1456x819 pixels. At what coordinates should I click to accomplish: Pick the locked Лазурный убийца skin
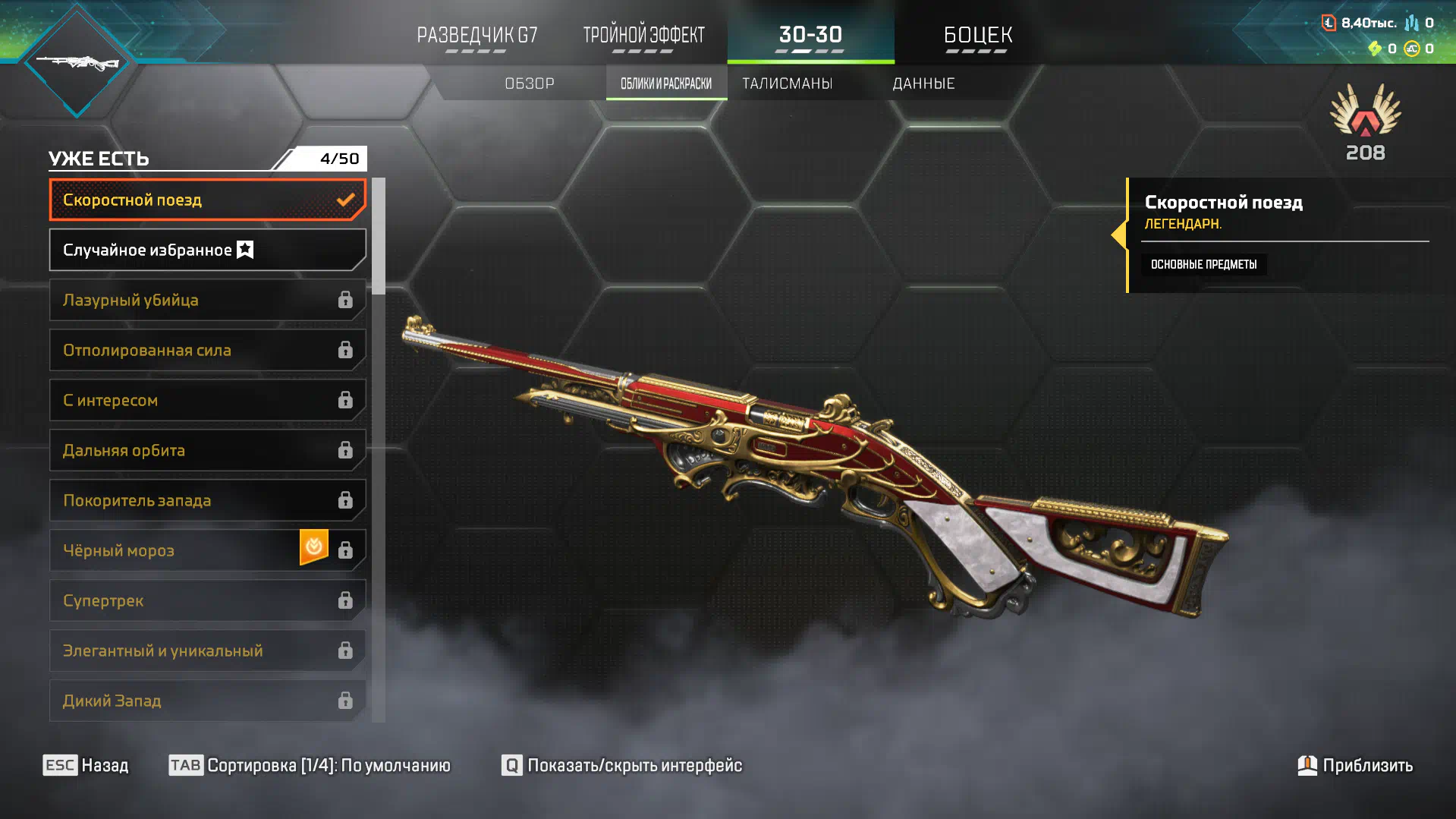tap(207, 300)
